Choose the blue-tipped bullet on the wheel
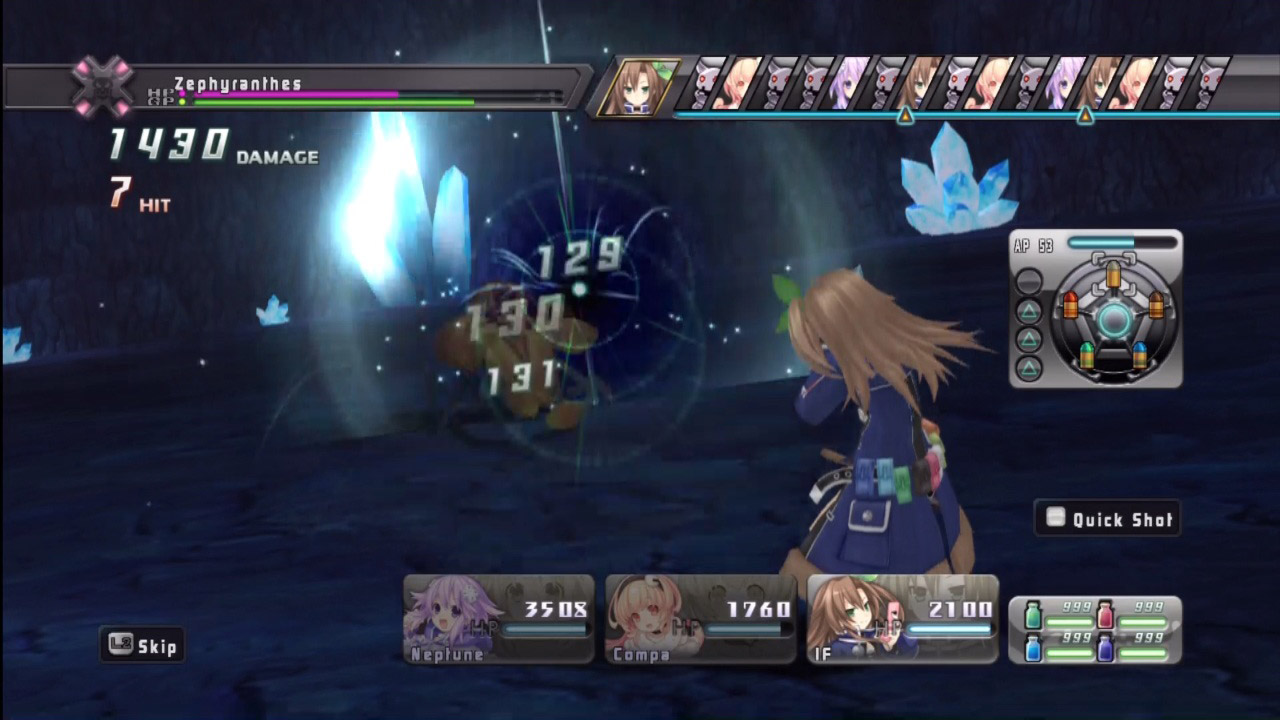This screenshot has width=1280, height=720. coord(1140,354)
